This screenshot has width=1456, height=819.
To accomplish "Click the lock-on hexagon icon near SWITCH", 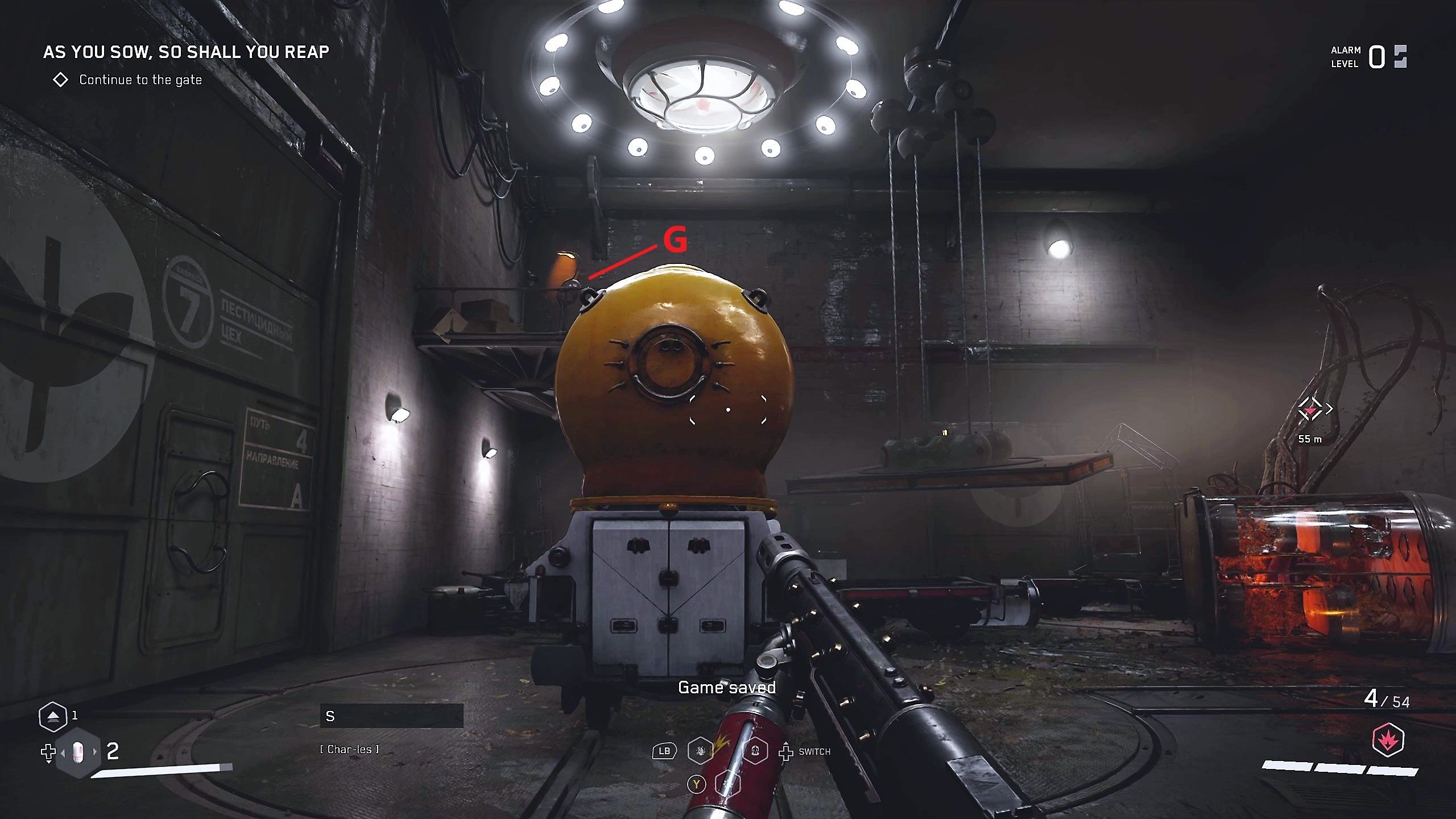I will point(755,752).
